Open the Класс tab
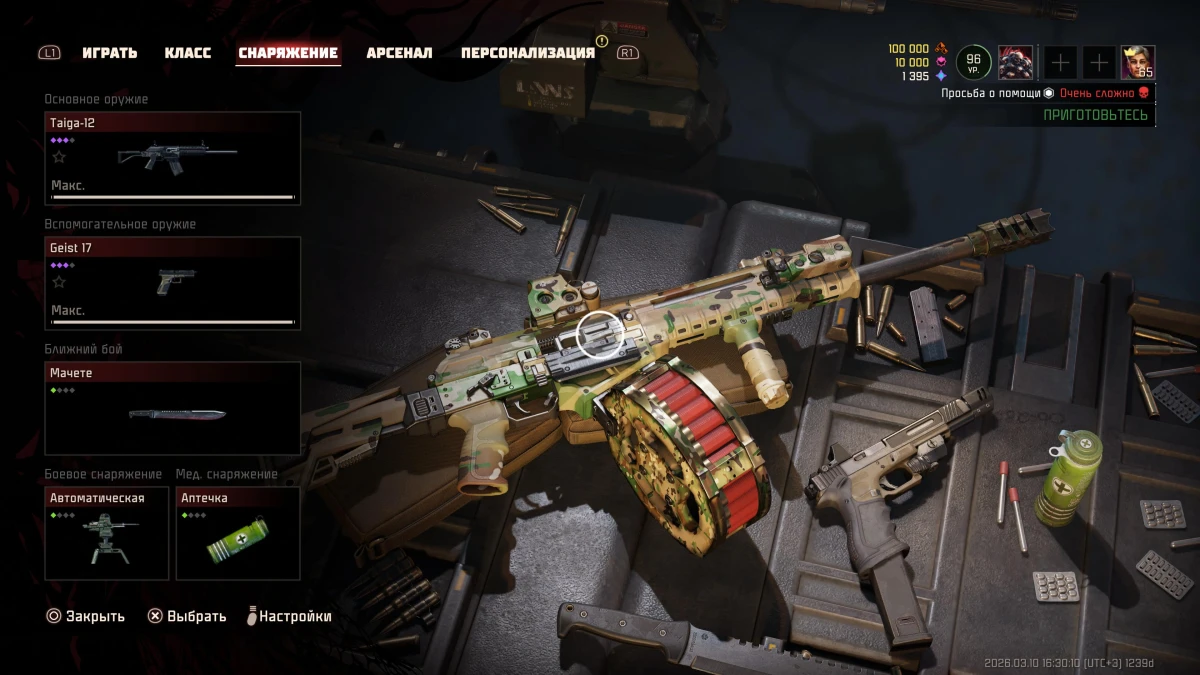Screen dimensions: 1200x675 click(188, 53)
